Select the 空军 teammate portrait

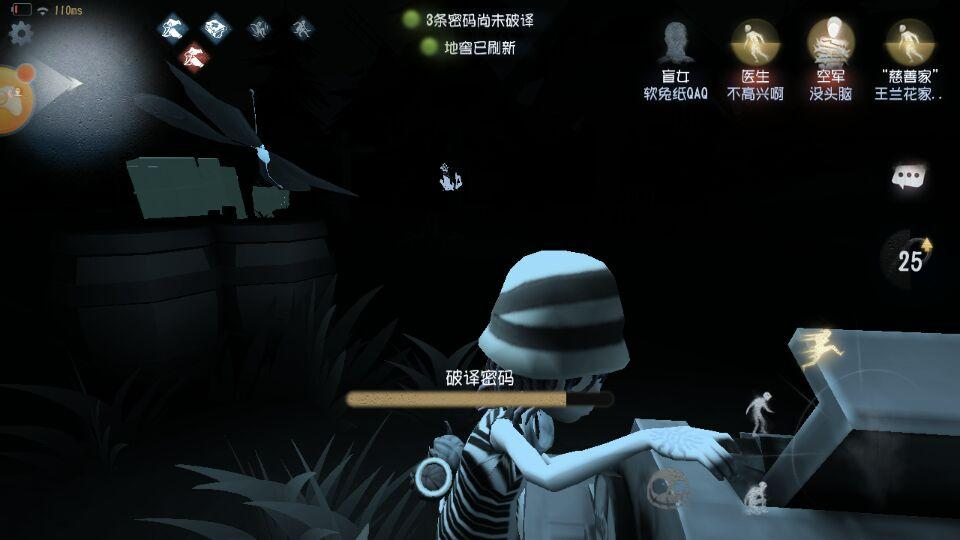click(x=830, y=43)
